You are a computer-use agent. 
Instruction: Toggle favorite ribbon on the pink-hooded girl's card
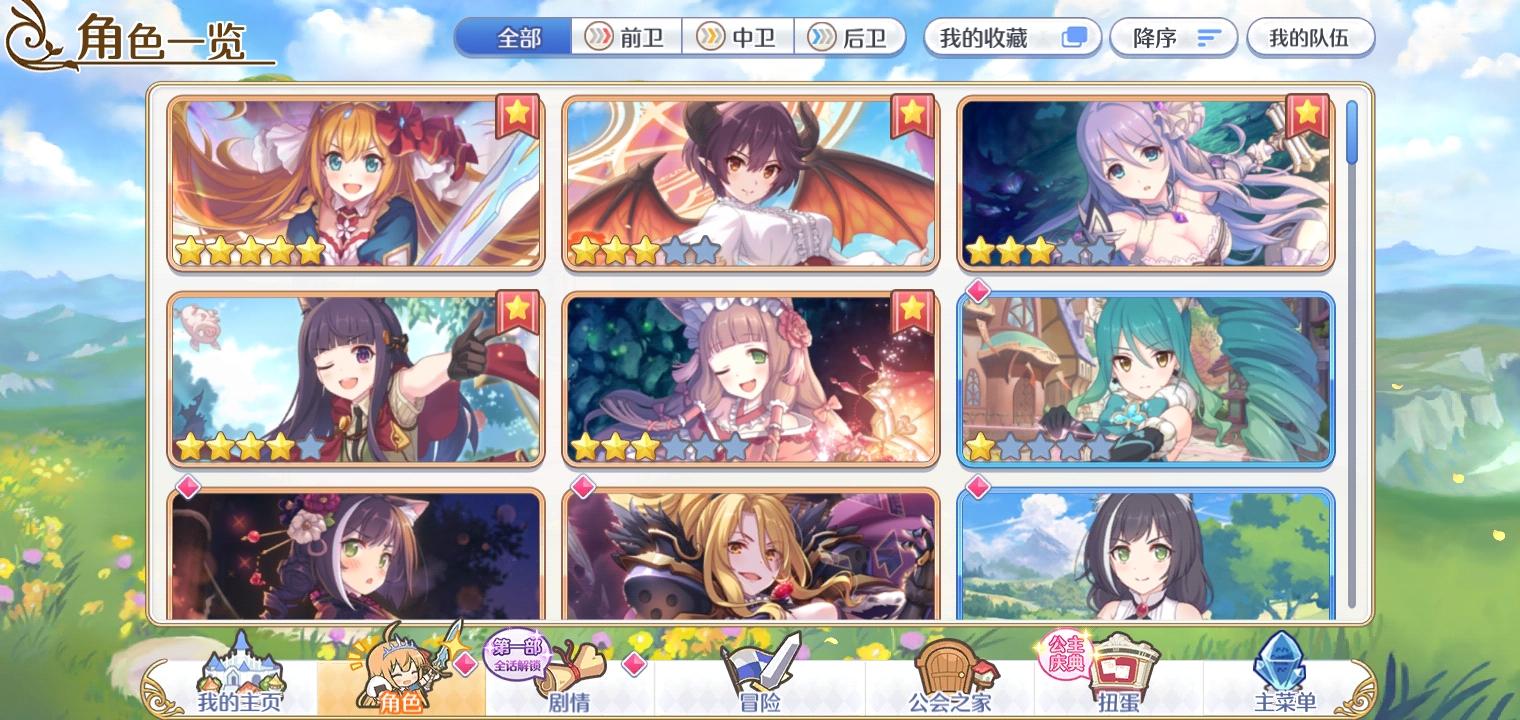[911, 309]
